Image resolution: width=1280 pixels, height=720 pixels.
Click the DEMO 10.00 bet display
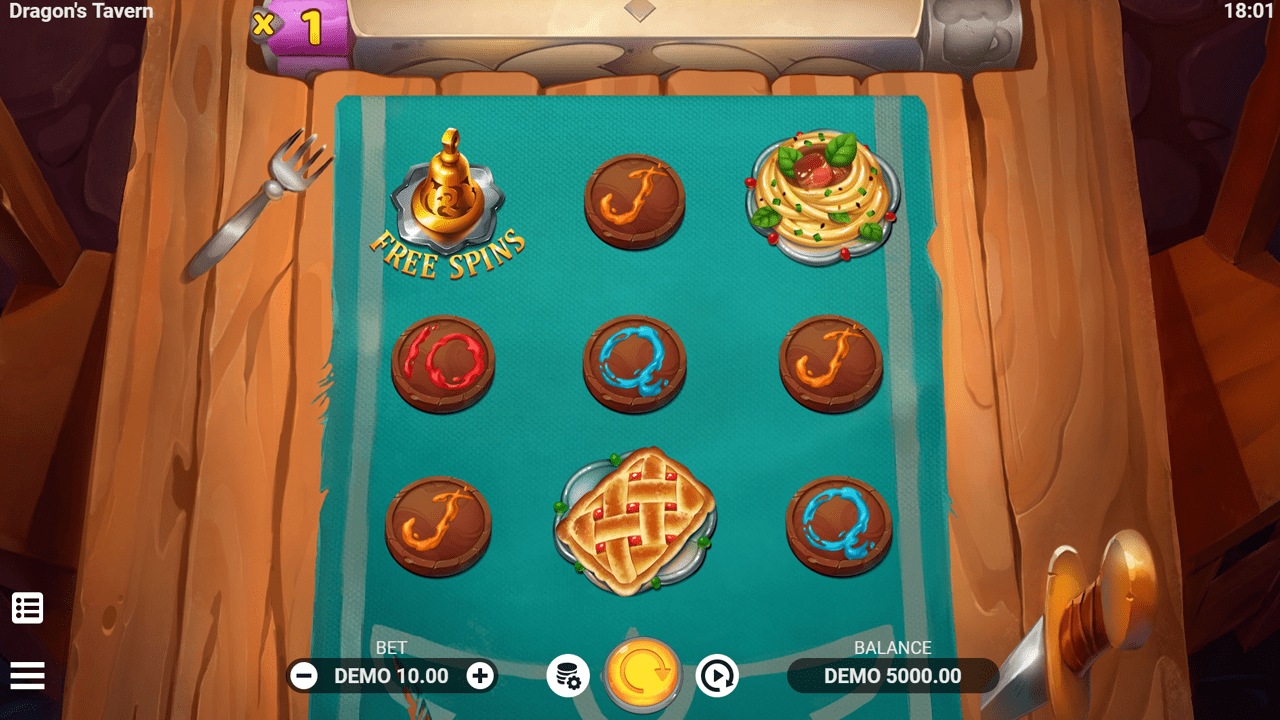click(392, 675)
